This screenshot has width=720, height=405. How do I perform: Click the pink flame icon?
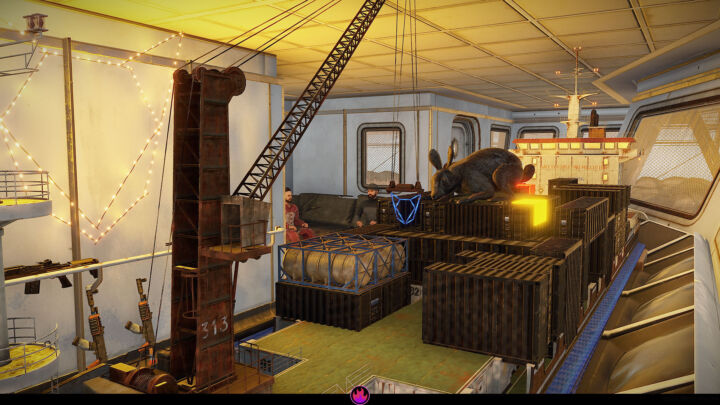click(x=360, y=395)
